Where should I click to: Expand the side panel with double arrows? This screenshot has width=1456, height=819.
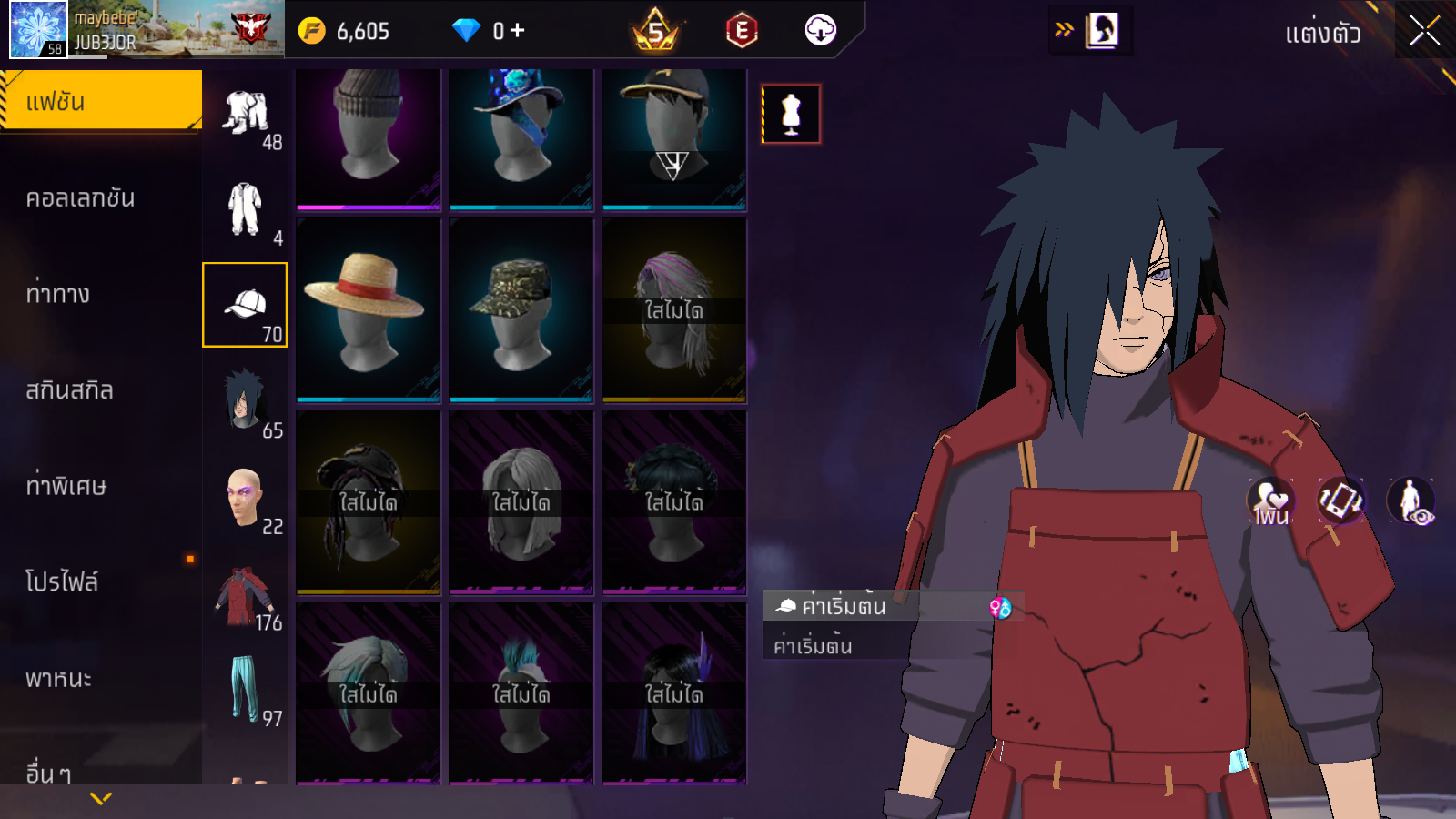coord(1064,31)
